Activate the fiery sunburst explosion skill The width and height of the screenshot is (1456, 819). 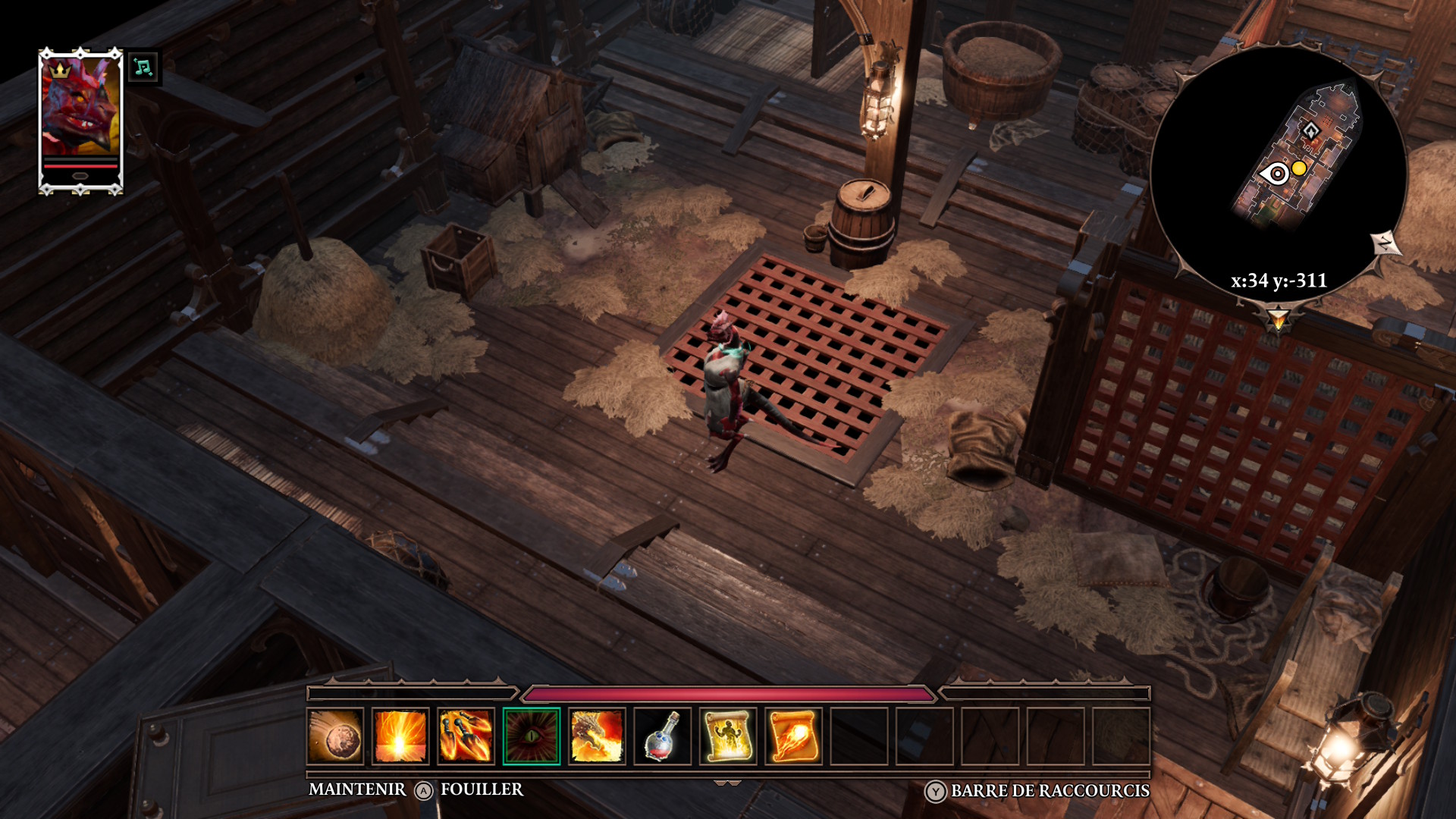[400, 736]
